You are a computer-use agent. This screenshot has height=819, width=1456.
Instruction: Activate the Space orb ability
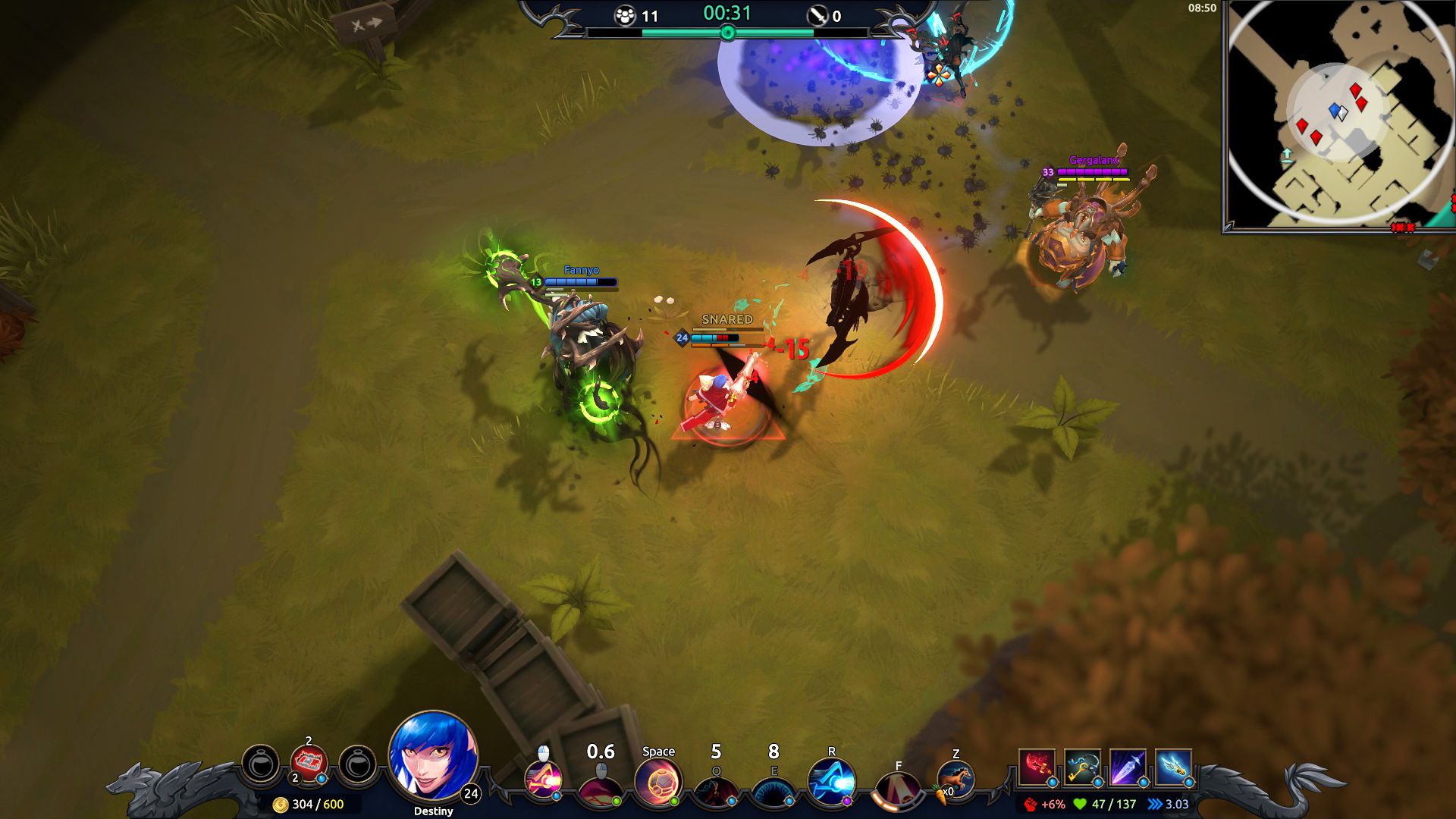pyautogui.click(x=657, y=783)
